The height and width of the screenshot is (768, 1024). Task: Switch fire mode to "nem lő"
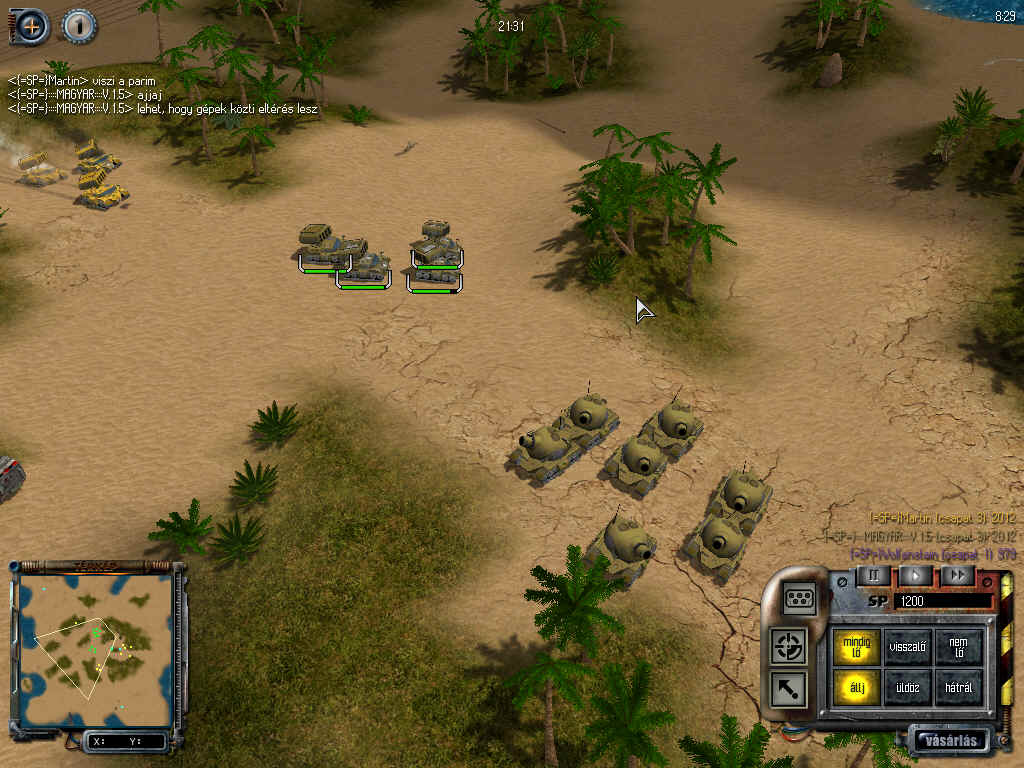point(959,647)
